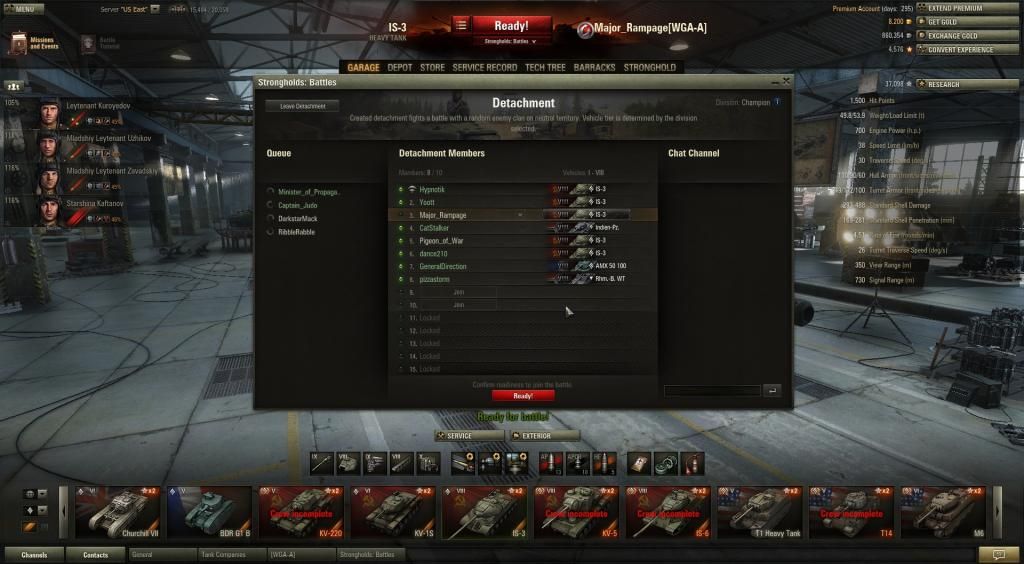1024x564 pixels.
Task: Close the Strongholds: Battles window
Action: coord(786,81)
